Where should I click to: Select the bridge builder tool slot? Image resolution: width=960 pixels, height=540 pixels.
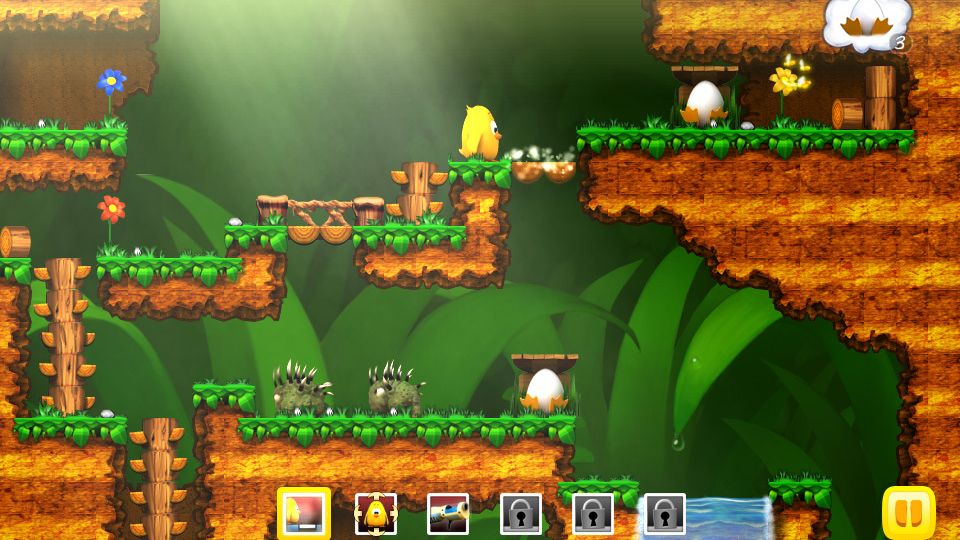click(x=303, y=513)
